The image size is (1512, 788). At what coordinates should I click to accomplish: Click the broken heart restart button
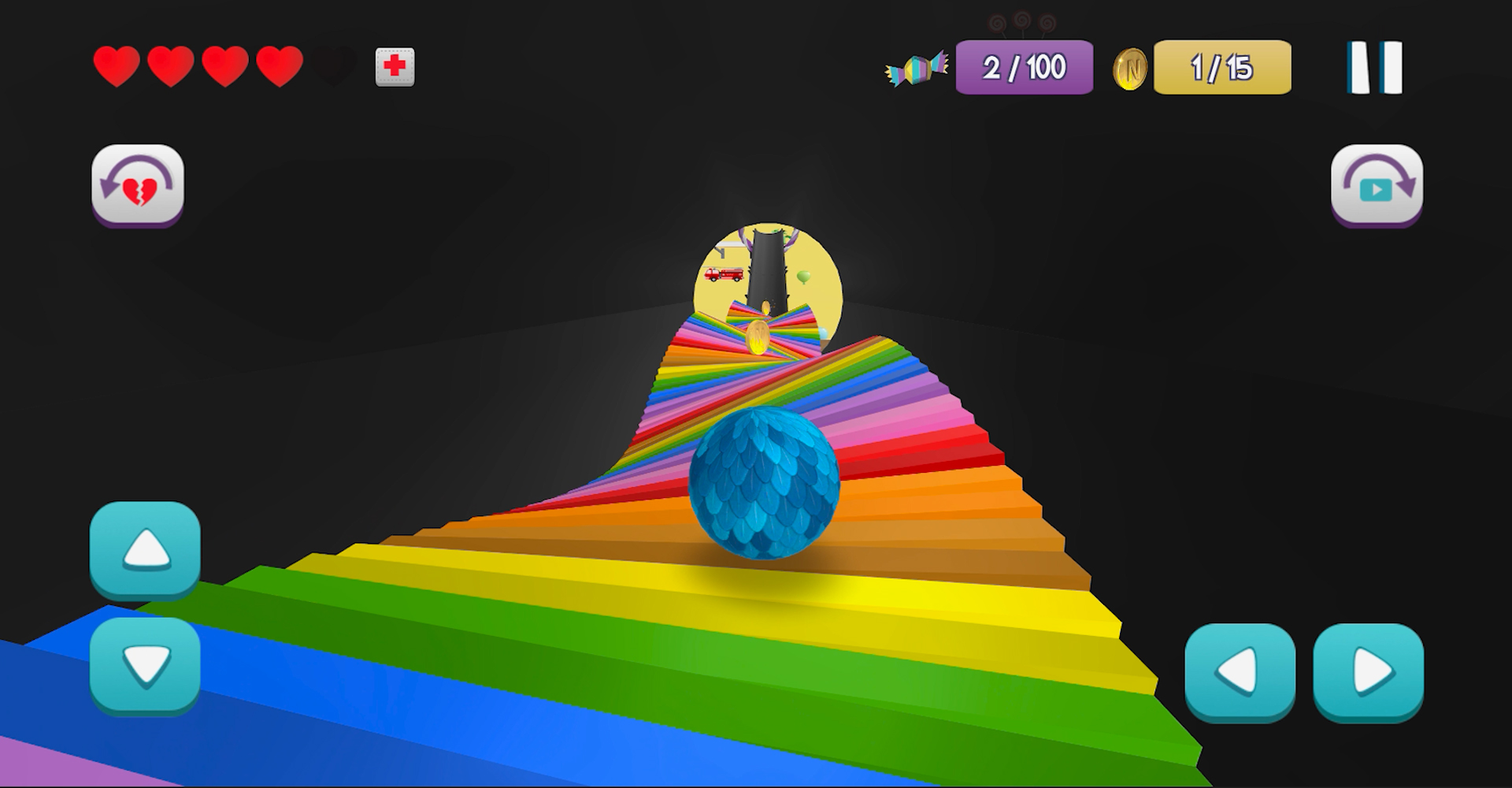(138, 185)
